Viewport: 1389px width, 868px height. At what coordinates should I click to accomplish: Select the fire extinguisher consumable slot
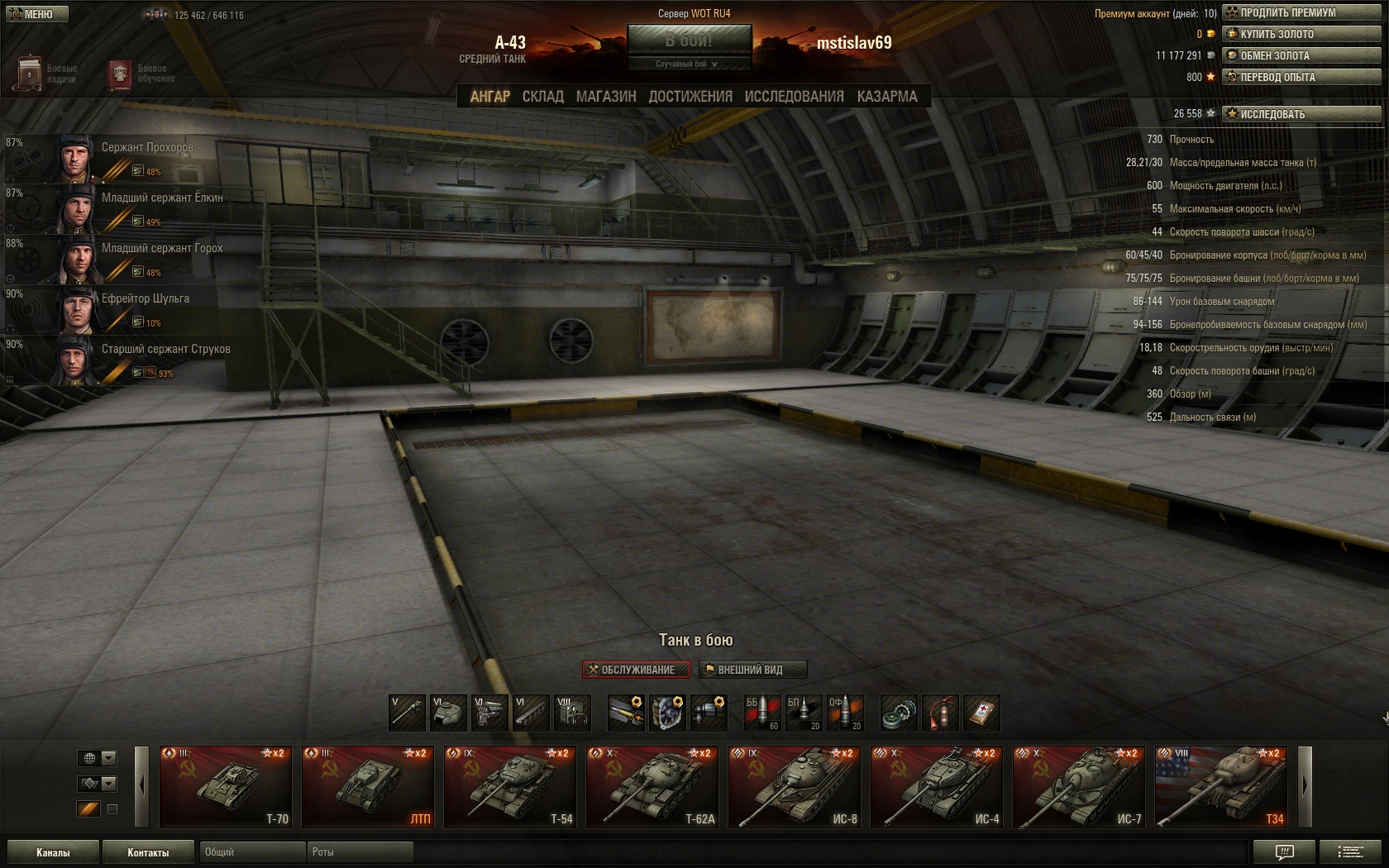click(x=940, y=713)
